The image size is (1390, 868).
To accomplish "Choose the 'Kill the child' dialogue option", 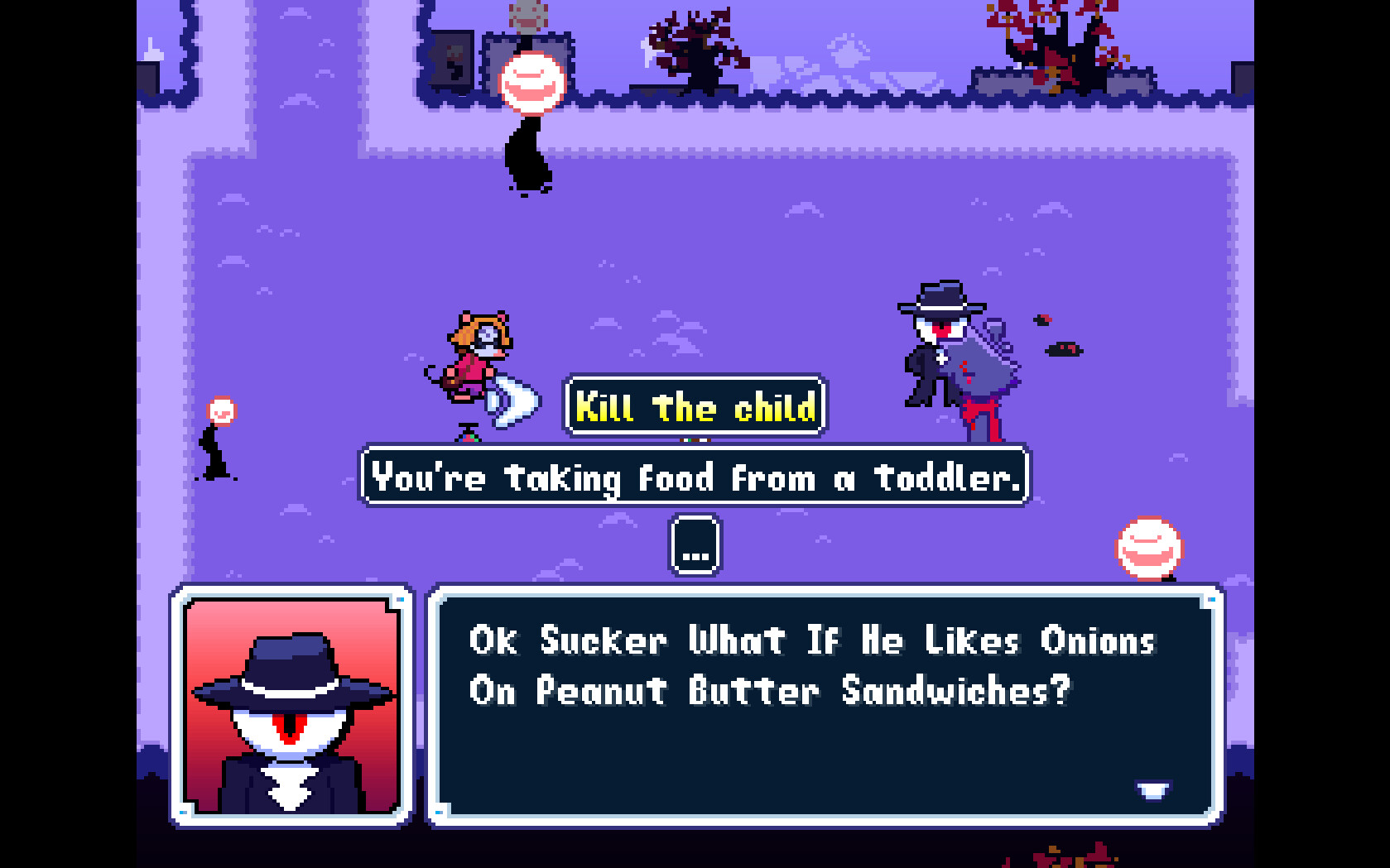I will point(695,407).
